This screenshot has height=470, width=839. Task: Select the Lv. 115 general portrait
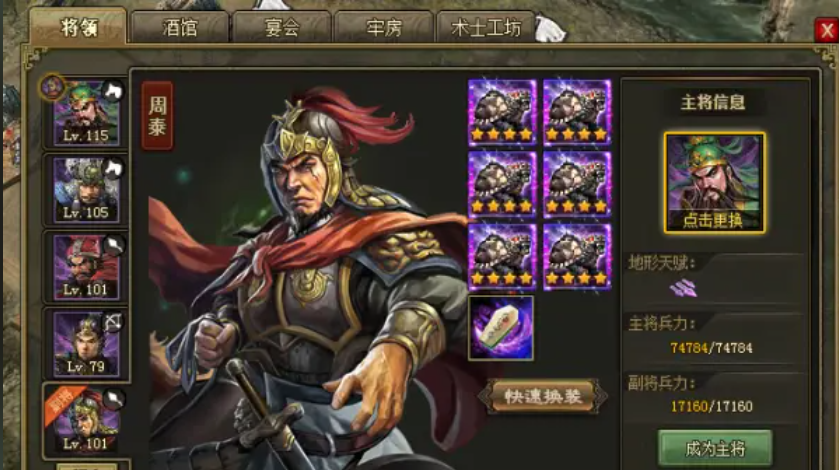(86, 111)
